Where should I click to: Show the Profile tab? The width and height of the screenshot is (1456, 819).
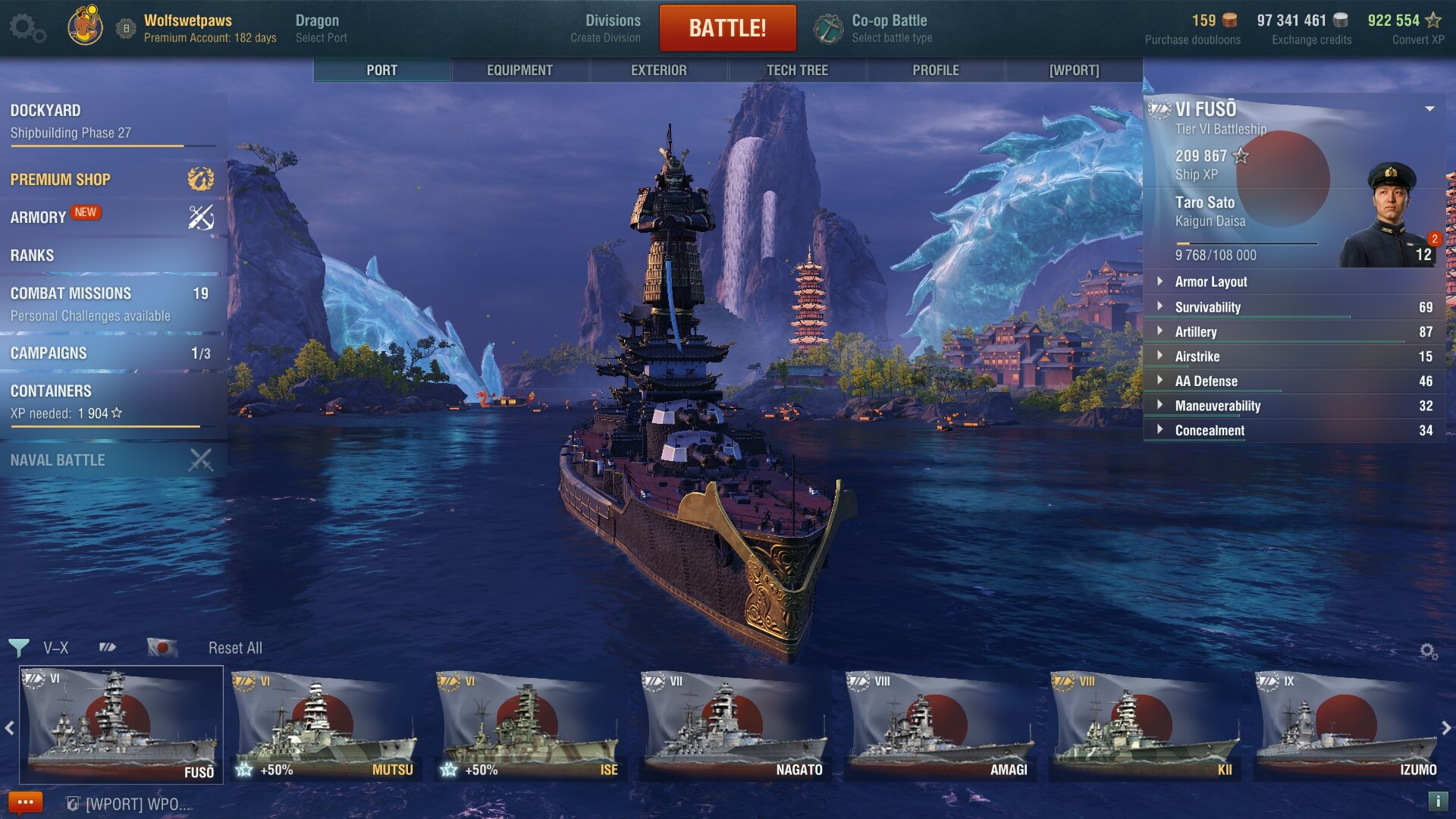pos(935,71)
